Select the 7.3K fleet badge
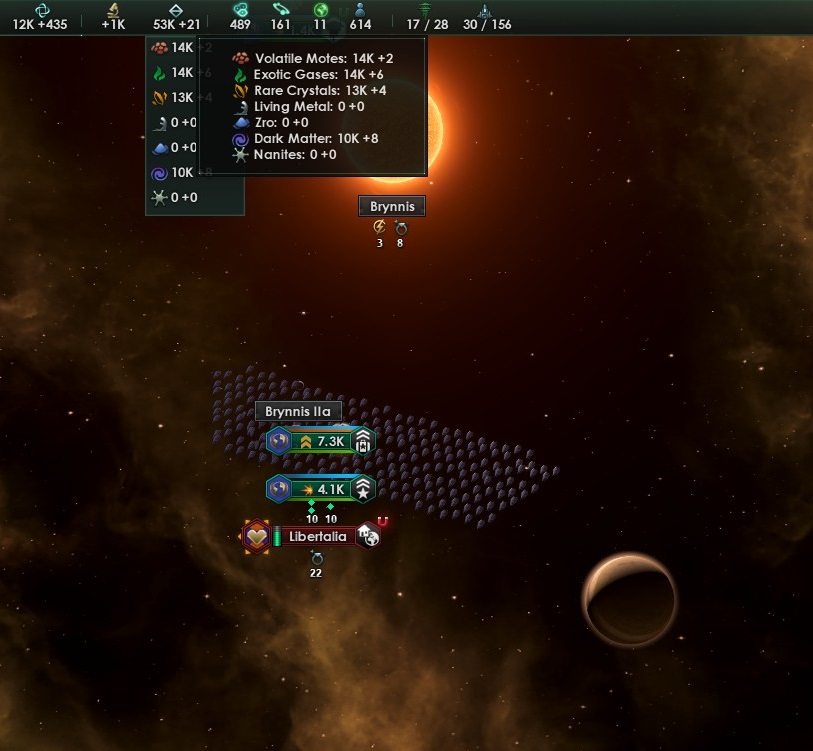 click(x=321, y=441)
